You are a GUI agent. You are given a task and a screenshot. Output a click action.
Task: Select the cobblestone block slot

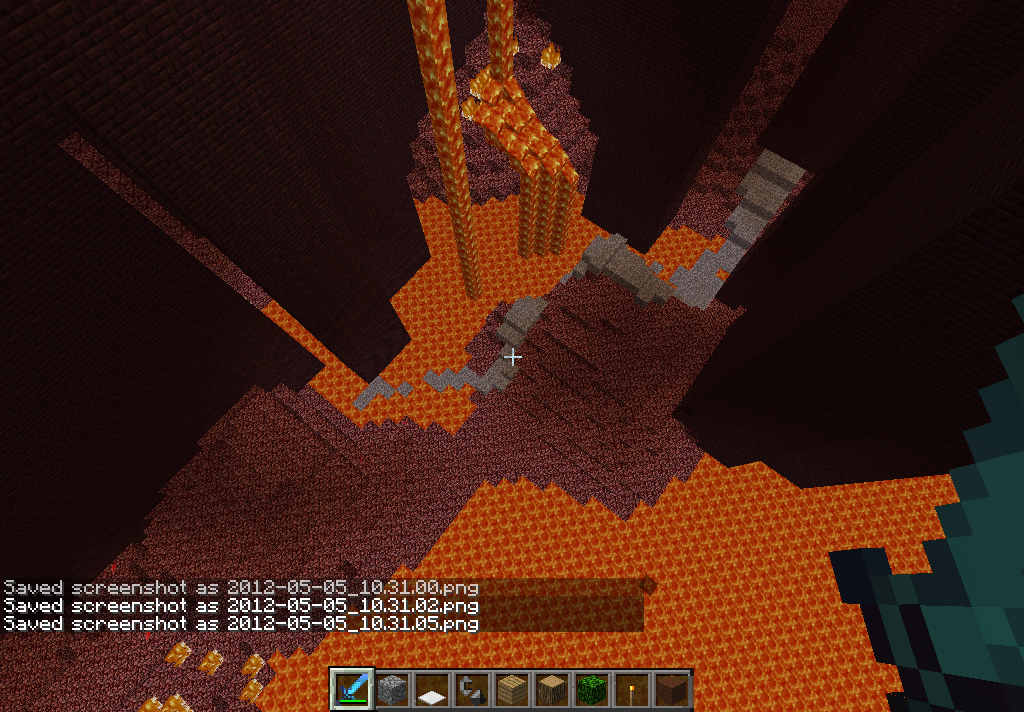click(392, 690)
